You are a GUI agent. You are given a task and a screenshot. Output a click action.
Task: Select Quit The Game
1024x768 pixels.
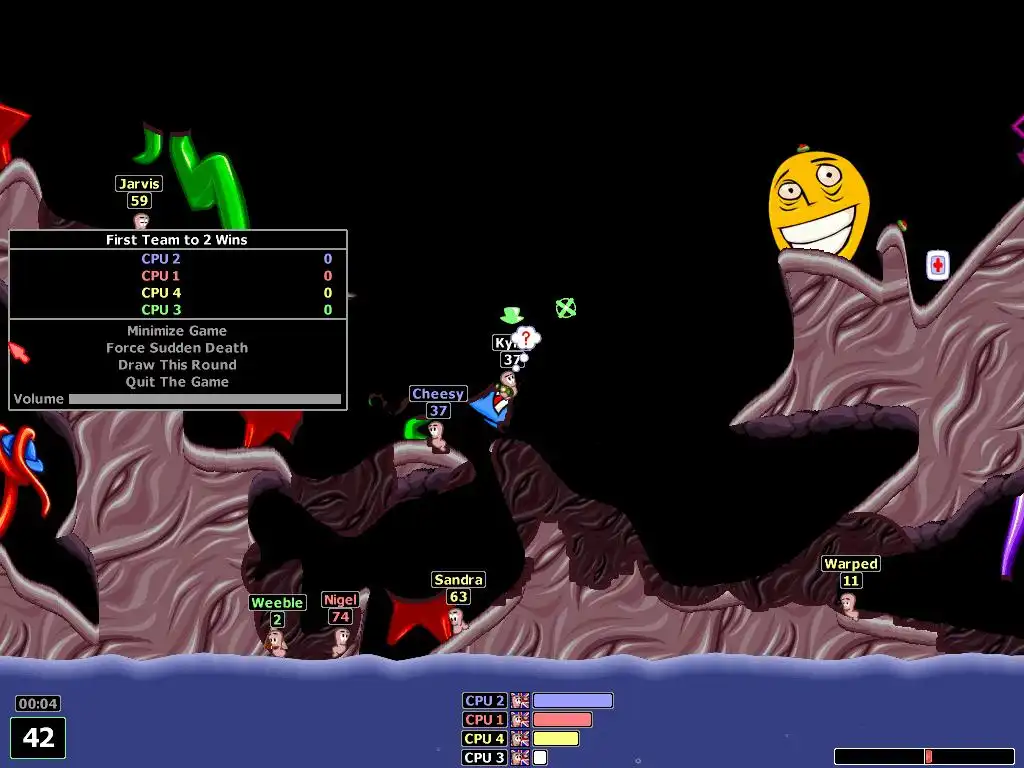point(177,382)
